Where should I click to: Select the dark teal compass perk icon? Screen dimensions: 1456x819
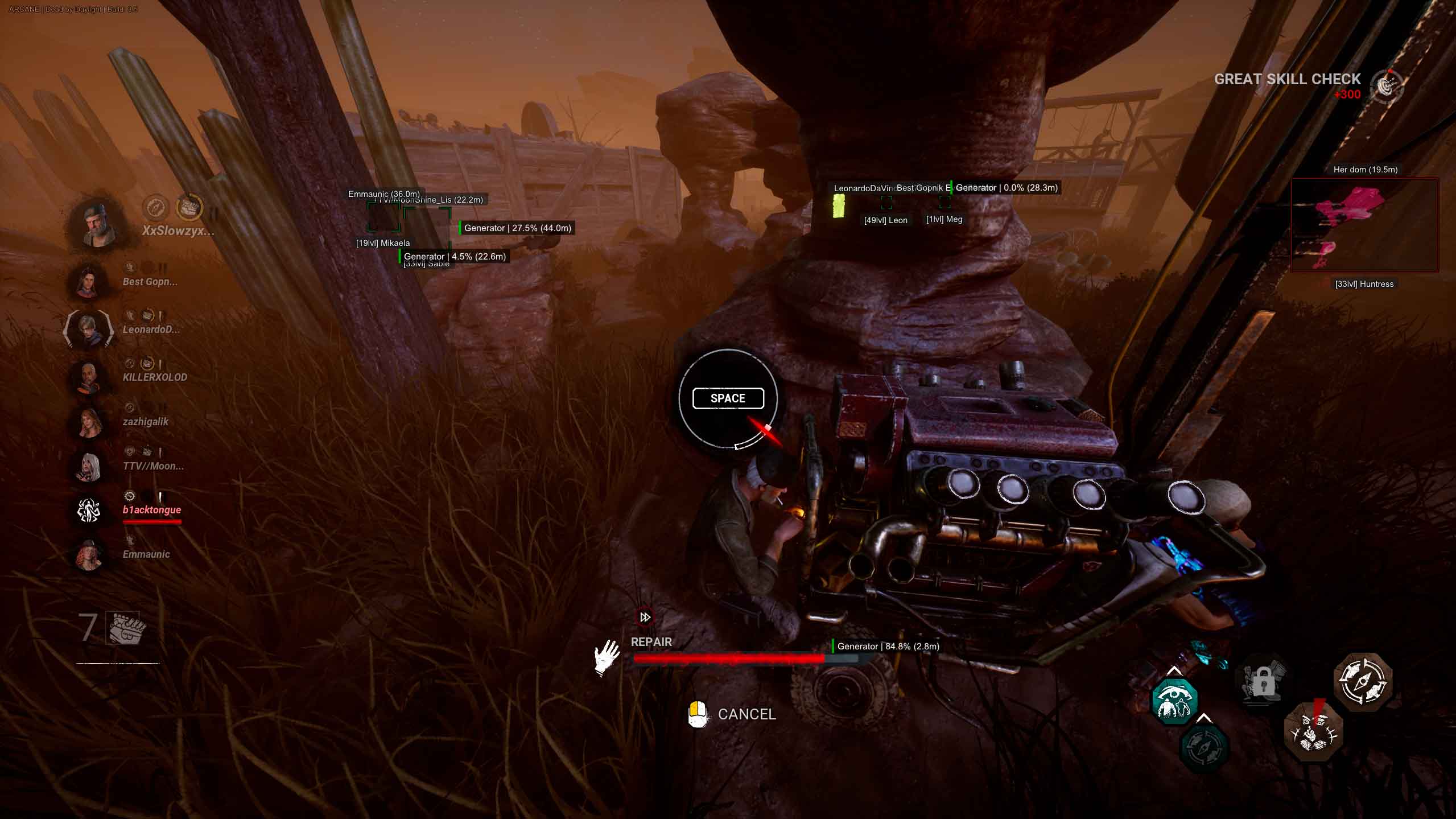(1205, 746)
